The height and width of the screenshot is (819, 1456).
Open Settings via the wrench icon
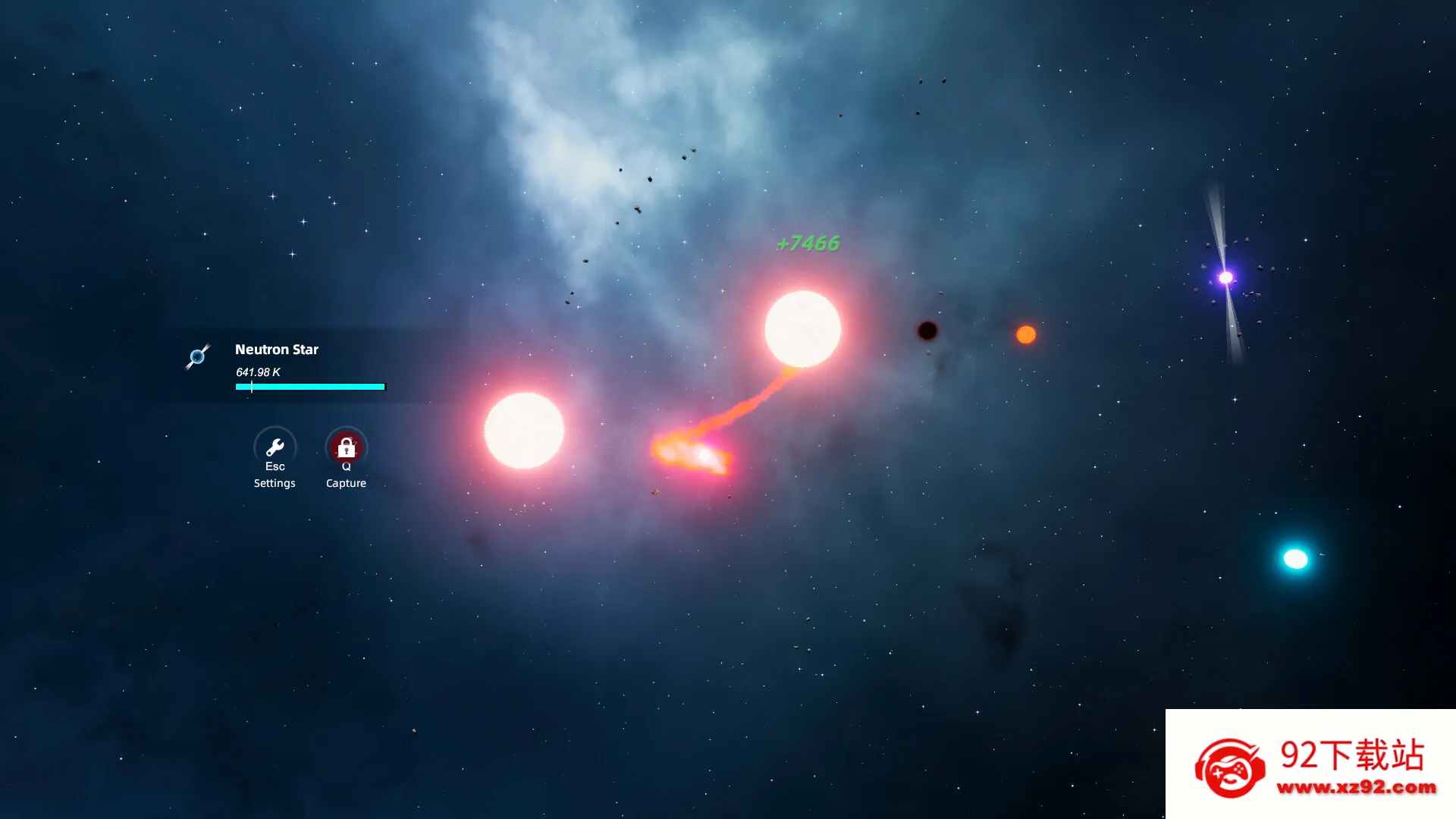pyautogui.click(x=275, y=447)
